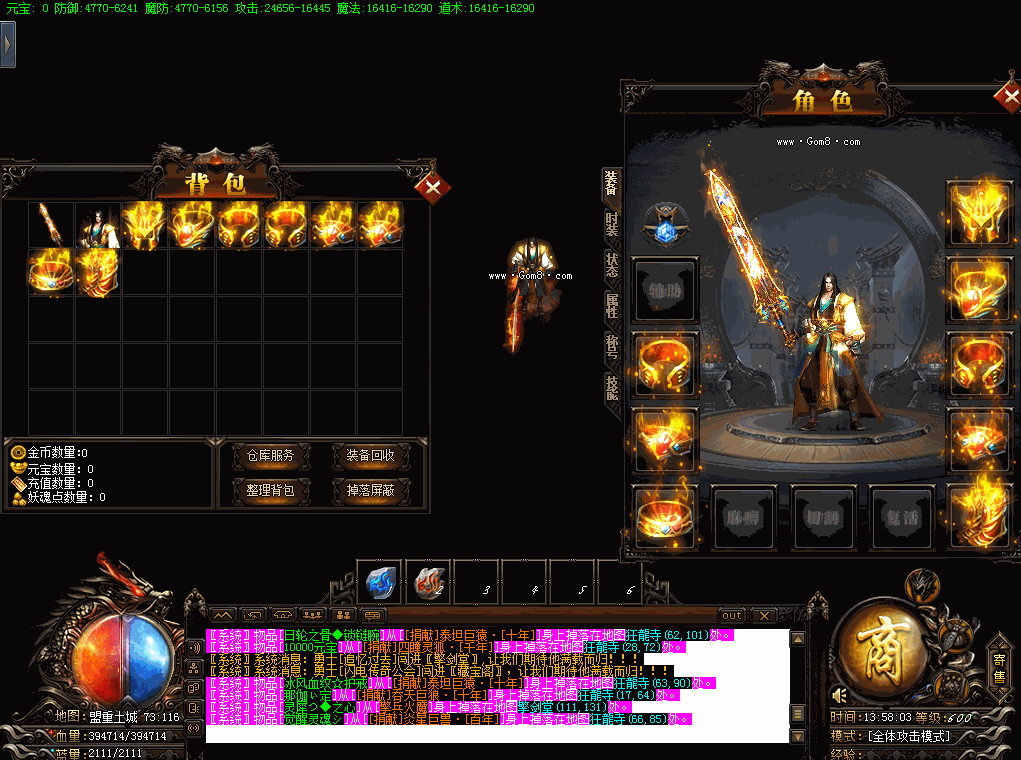This screenshot has height=760, width=1021.
Task: Open 仓库服务 warehouse service
Action: (x=270, y=456)
